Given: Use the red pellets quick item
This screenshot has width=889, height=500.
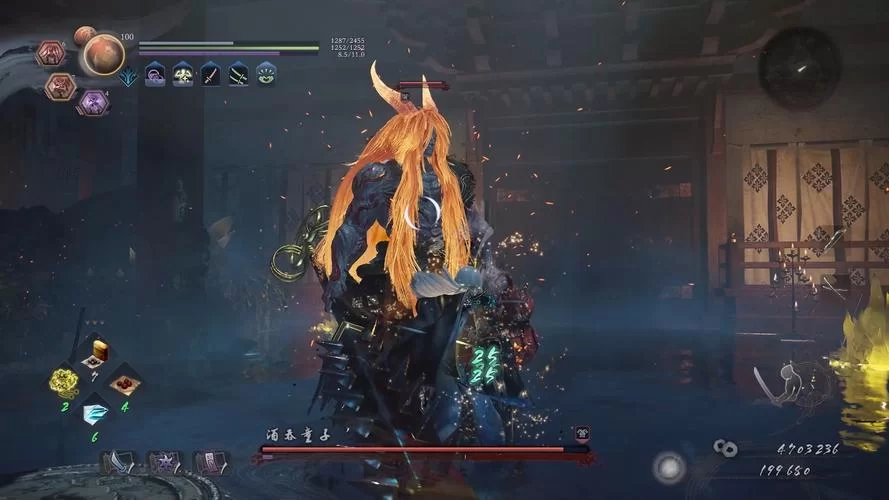Looking at the screenshot, I should pyautogui.click(x=124, y=381).
